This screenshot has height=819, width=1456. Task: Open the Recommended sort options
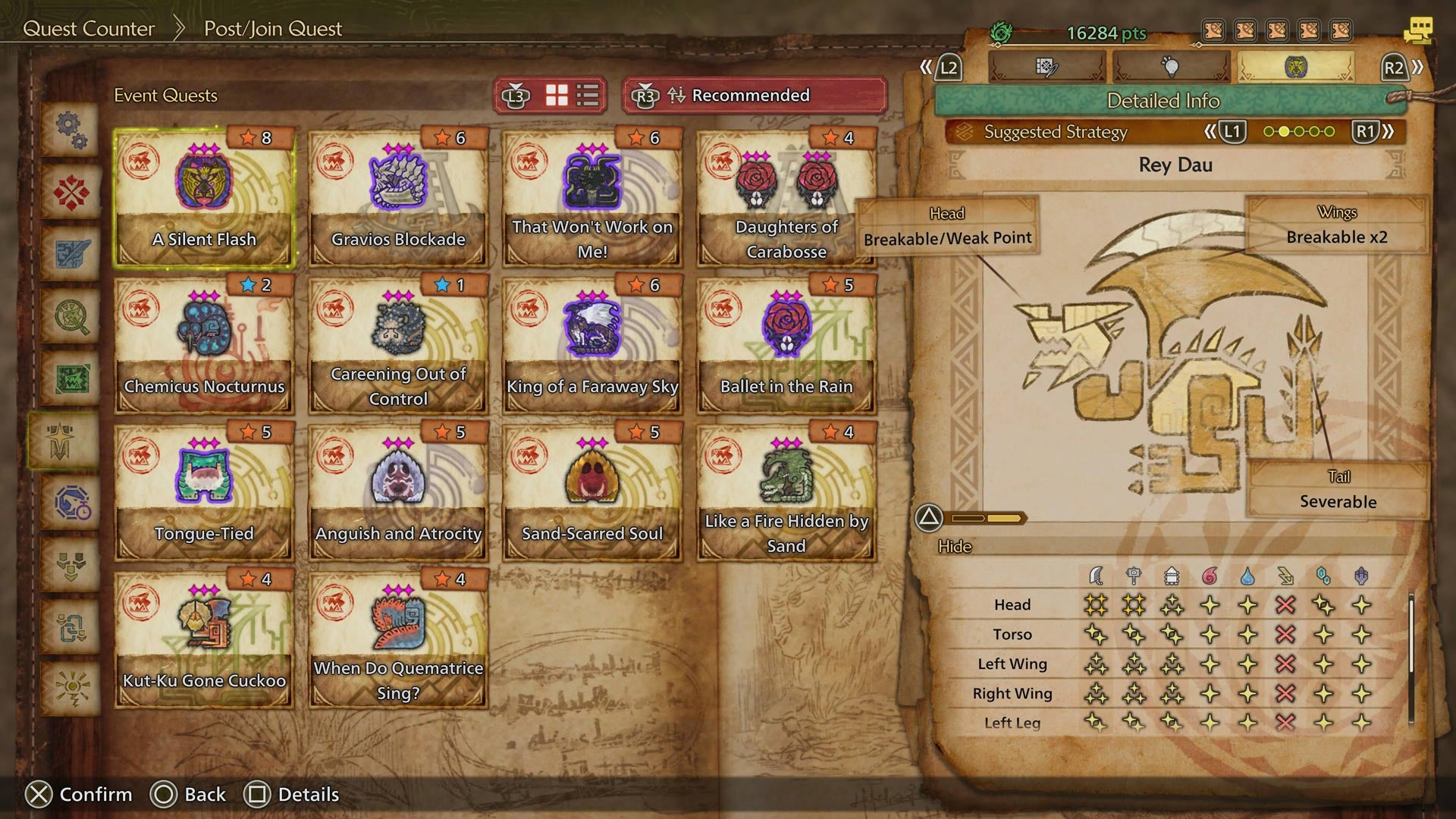753,95
